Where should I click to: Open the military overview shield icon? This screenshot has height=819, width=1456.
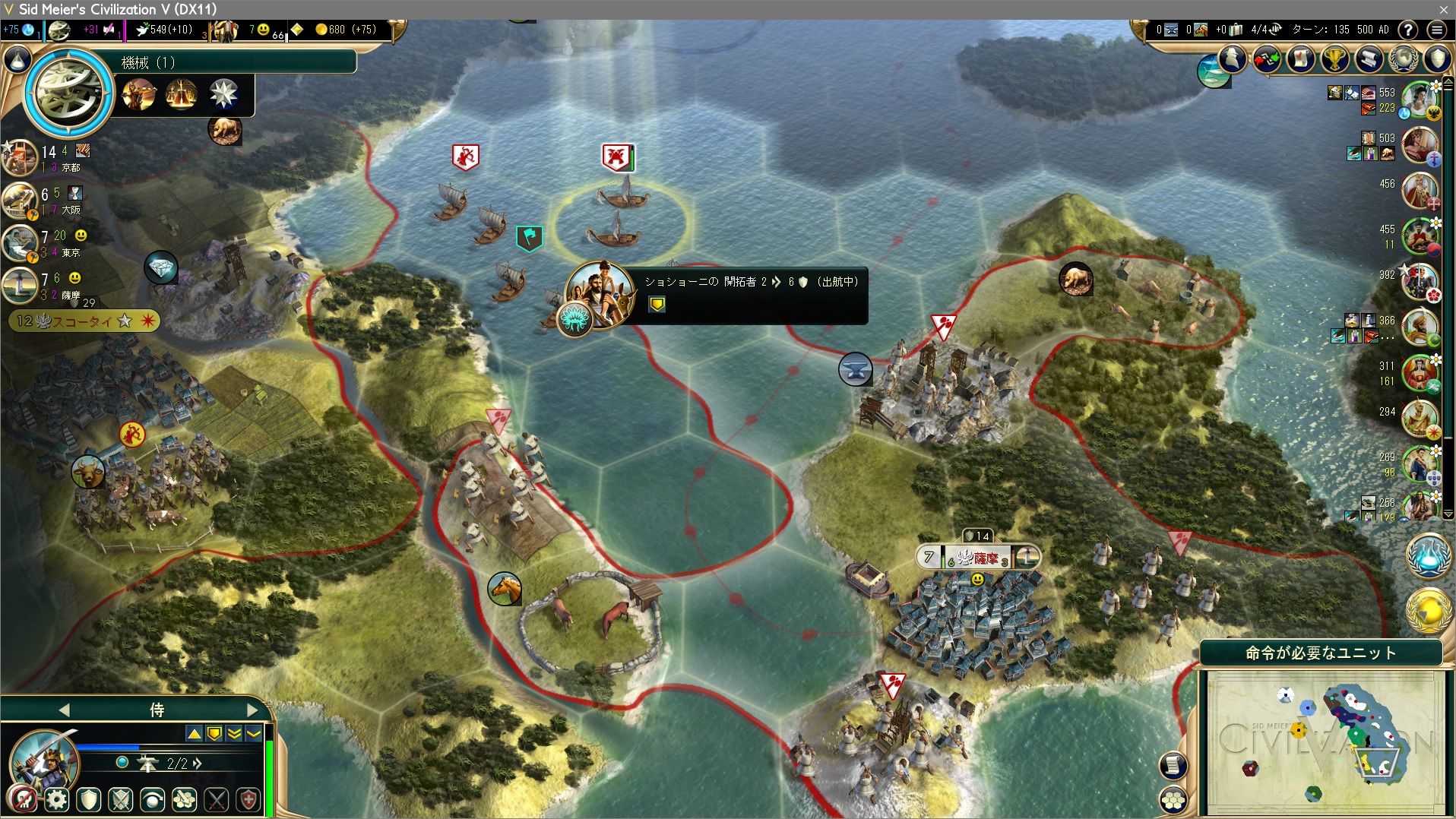coord(1437,58)
